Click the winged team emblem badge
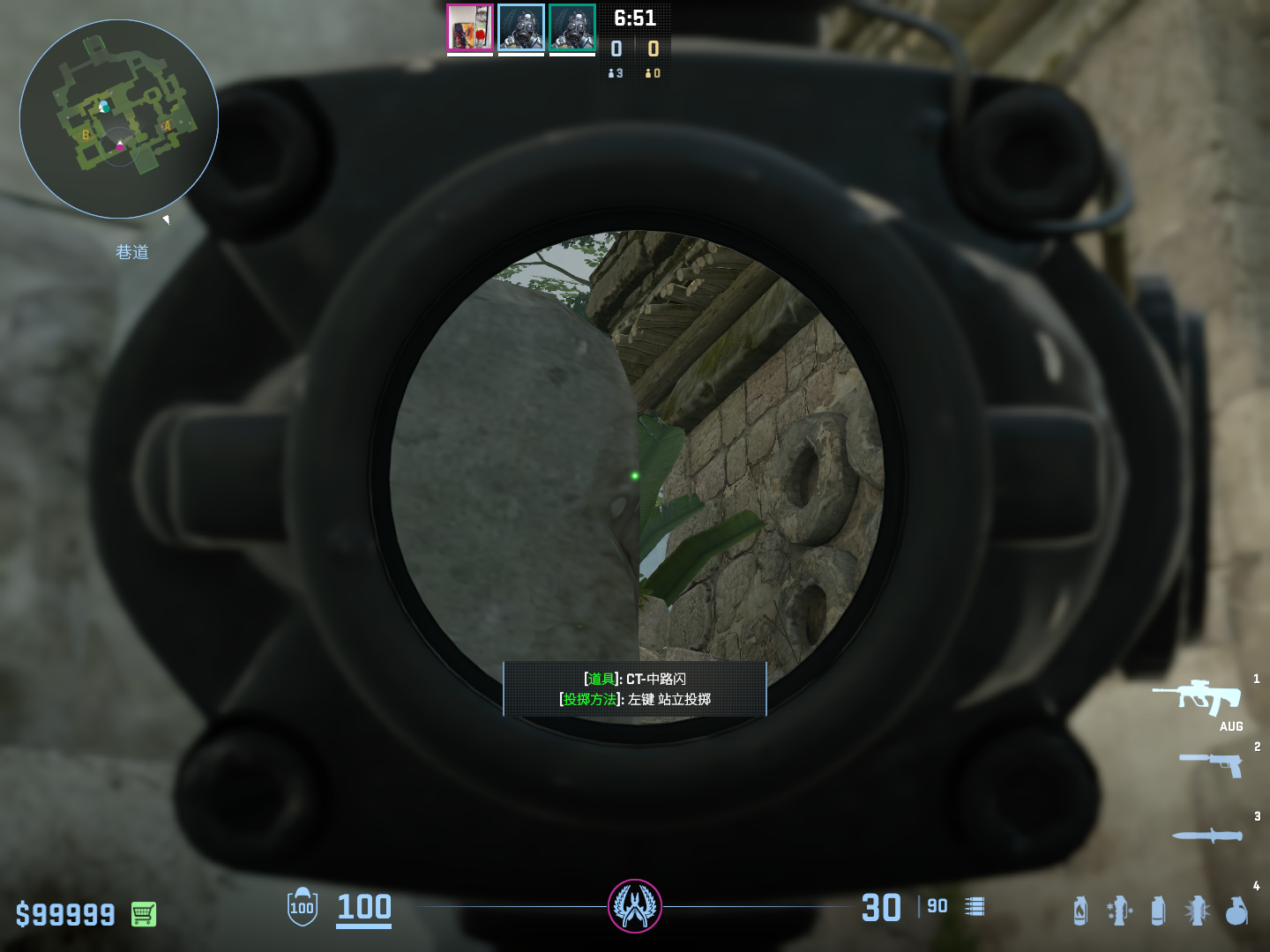 (x=635, y=906)
